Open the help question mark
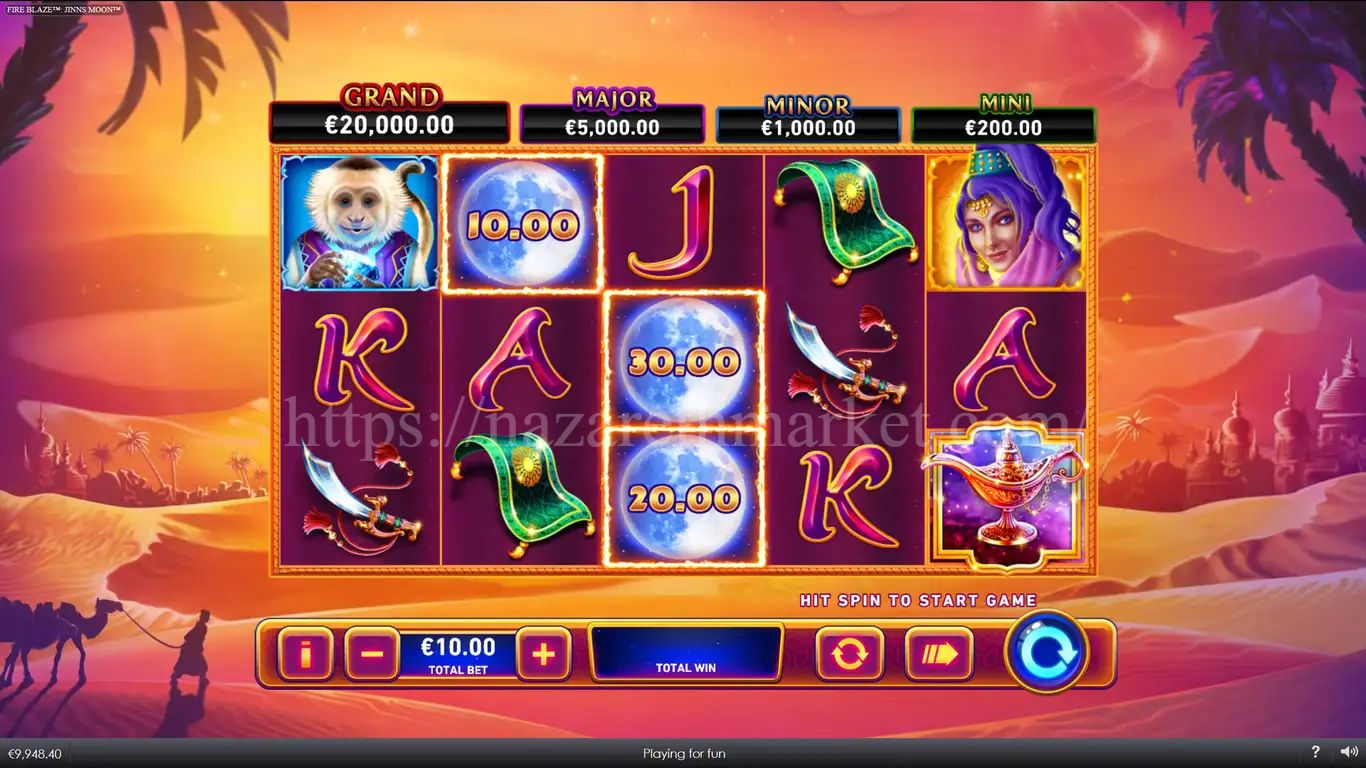Image resolution: width=1366 pixels, height=768 pixels. (x=1315, y=753)
